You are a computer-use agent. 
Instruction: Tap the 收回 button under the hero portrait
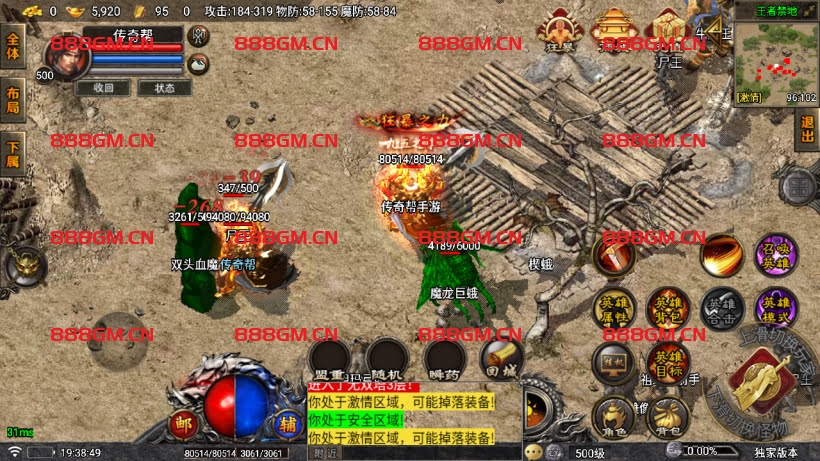[104, 88]
